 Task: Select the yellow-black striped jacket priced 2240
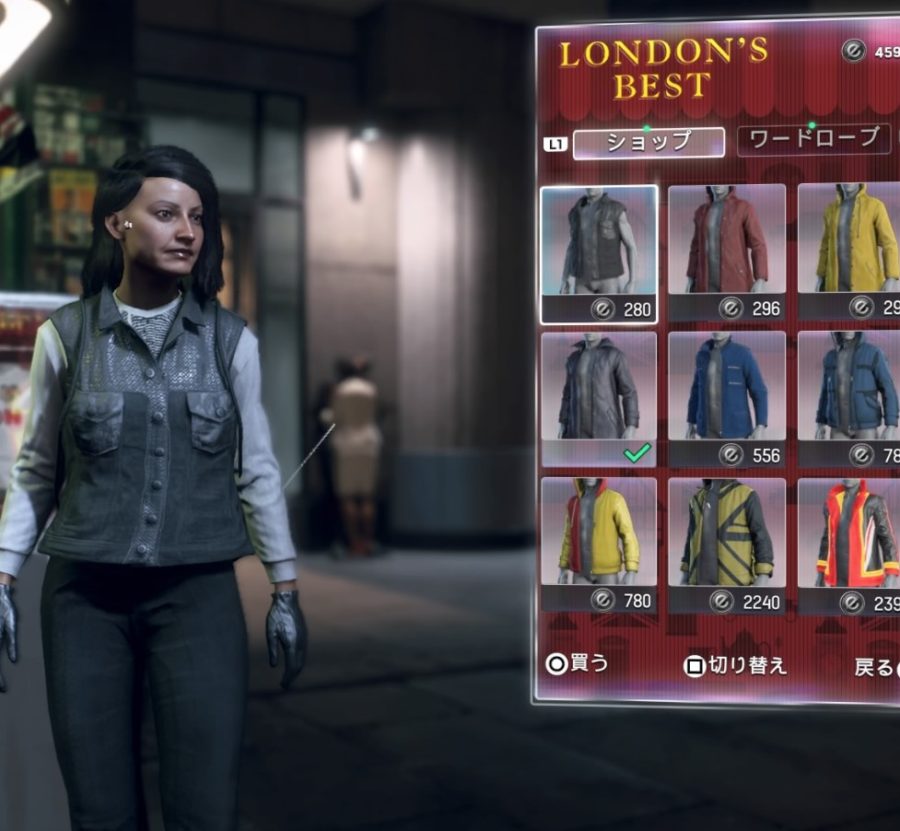pyautogui.click(x=727, y=545)
